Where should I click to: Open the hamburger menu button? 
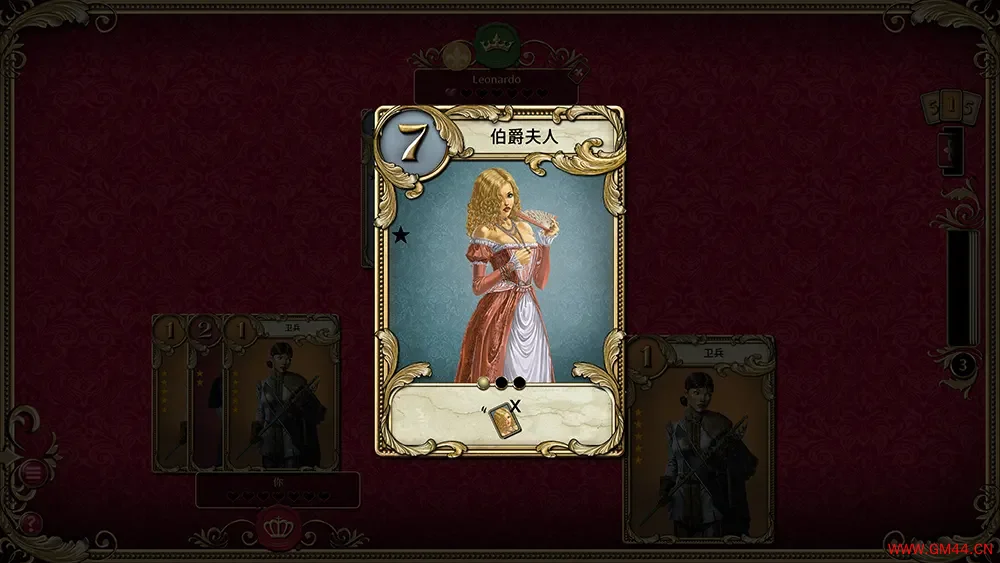(33, 472)
